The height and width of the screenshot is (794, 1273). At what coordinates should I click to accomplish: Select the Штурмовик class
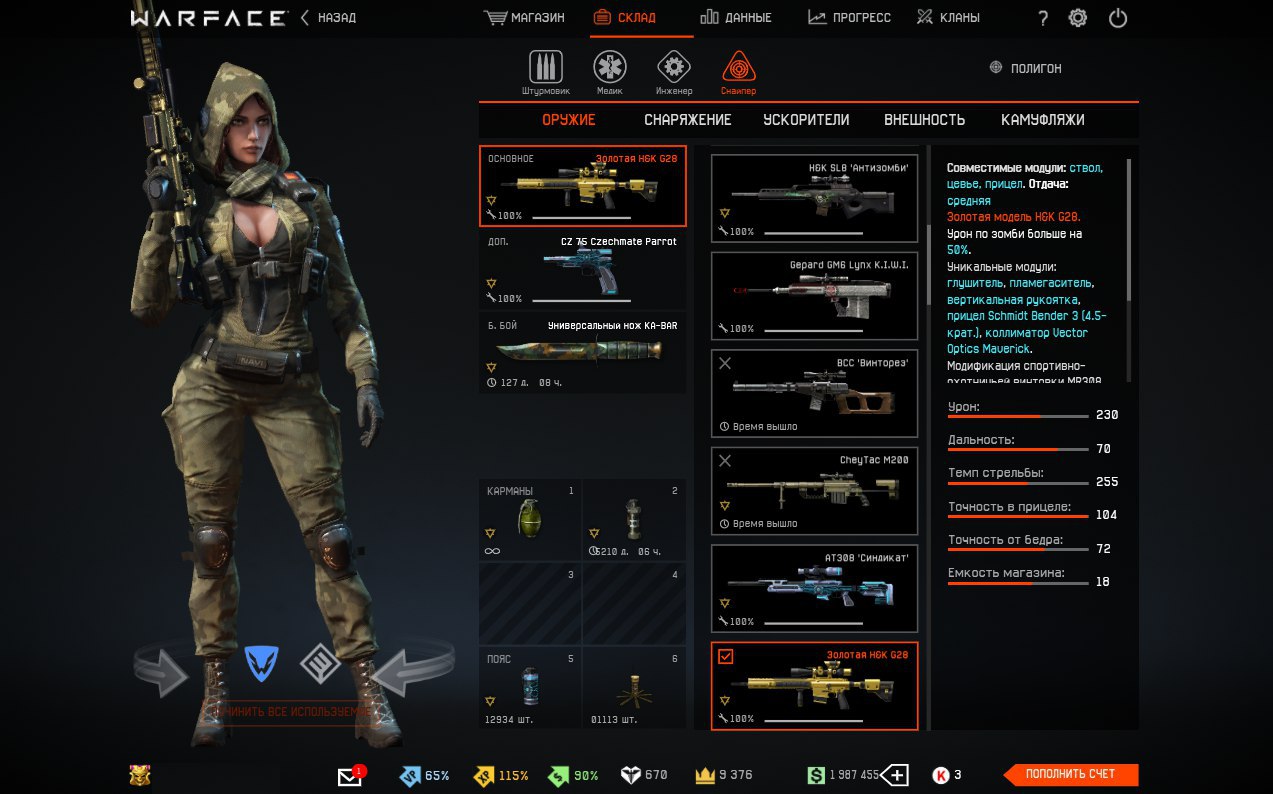pyautogui.click(x=545, y=73)
